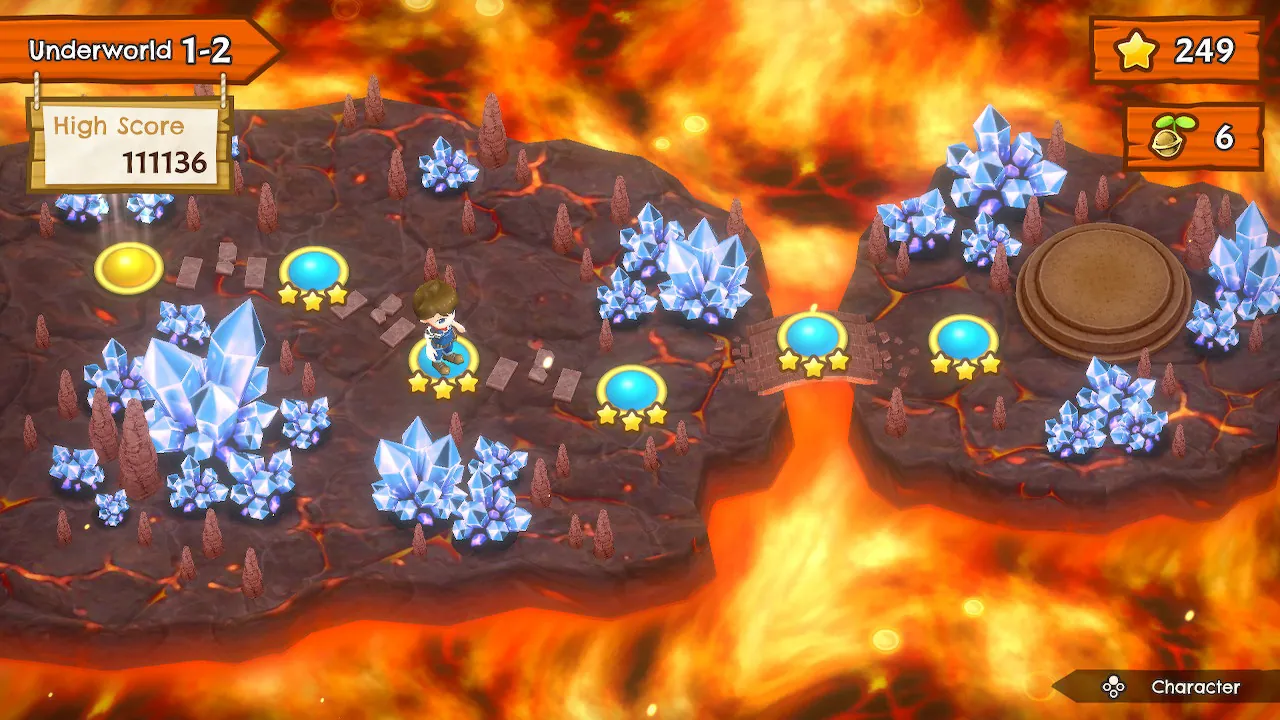Select the level node beneath the player character

pos(441,352)
